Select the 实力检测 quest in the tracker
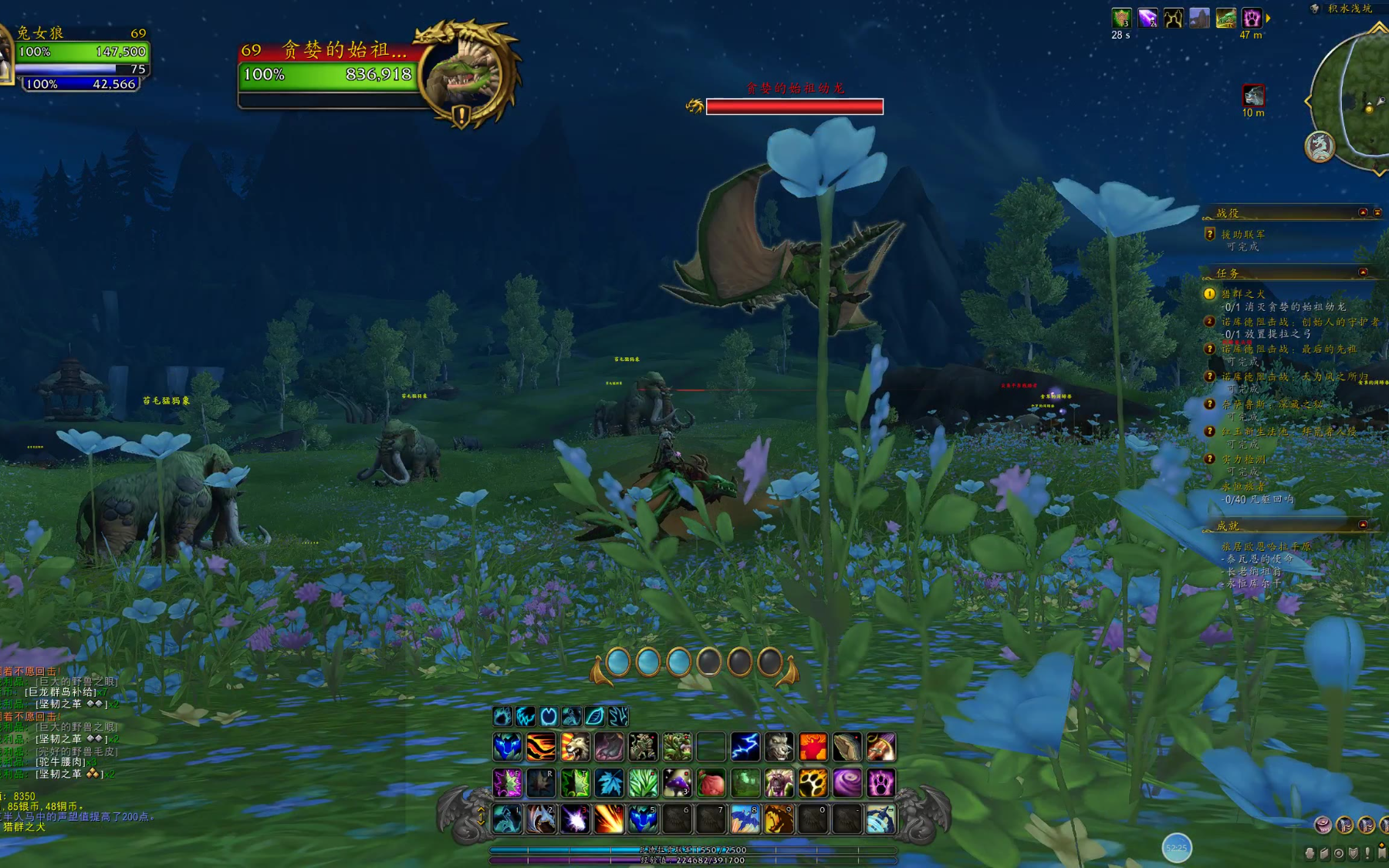This screenshot has height=868, width=1389. point(1243,460)
